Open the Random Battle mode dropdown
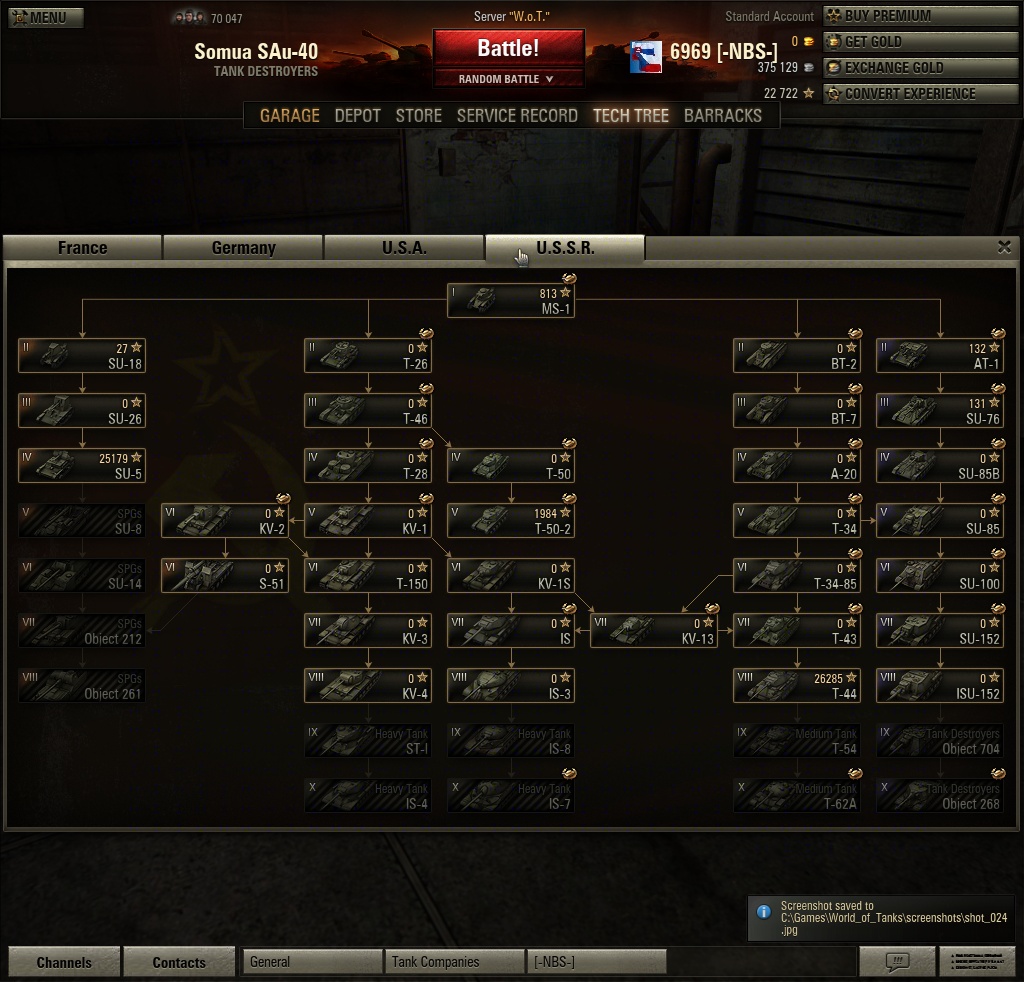 tap(508, 79)
